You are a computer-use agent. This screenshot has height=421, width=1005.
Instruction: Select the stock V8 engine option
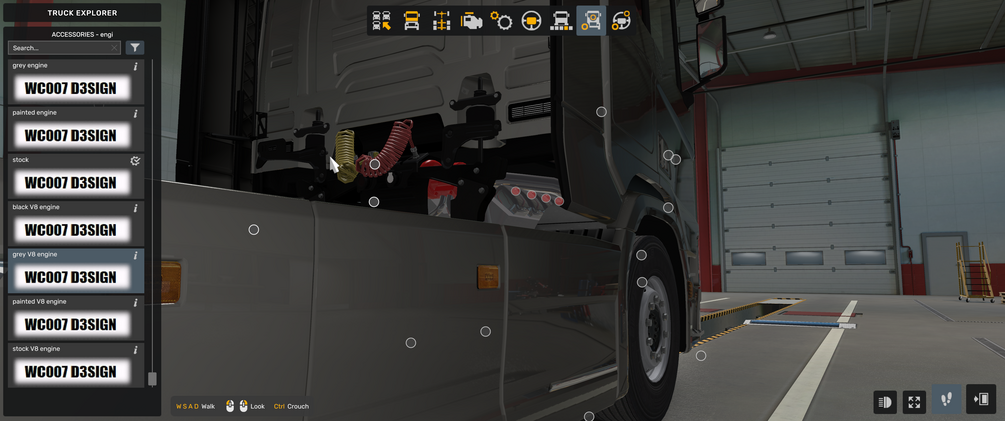point(71,371)
